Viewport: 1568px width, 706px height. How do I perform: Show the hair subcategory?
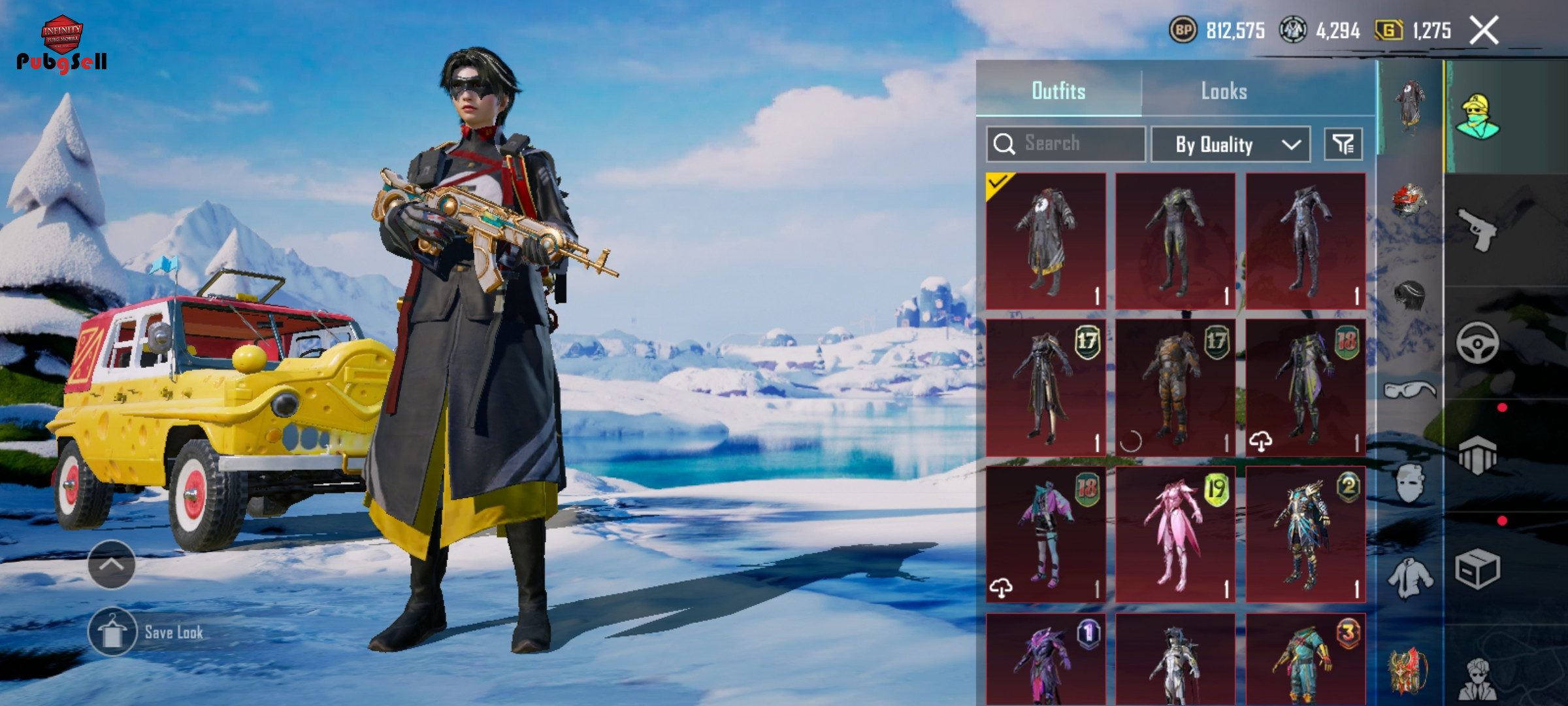coord(1409,296)
